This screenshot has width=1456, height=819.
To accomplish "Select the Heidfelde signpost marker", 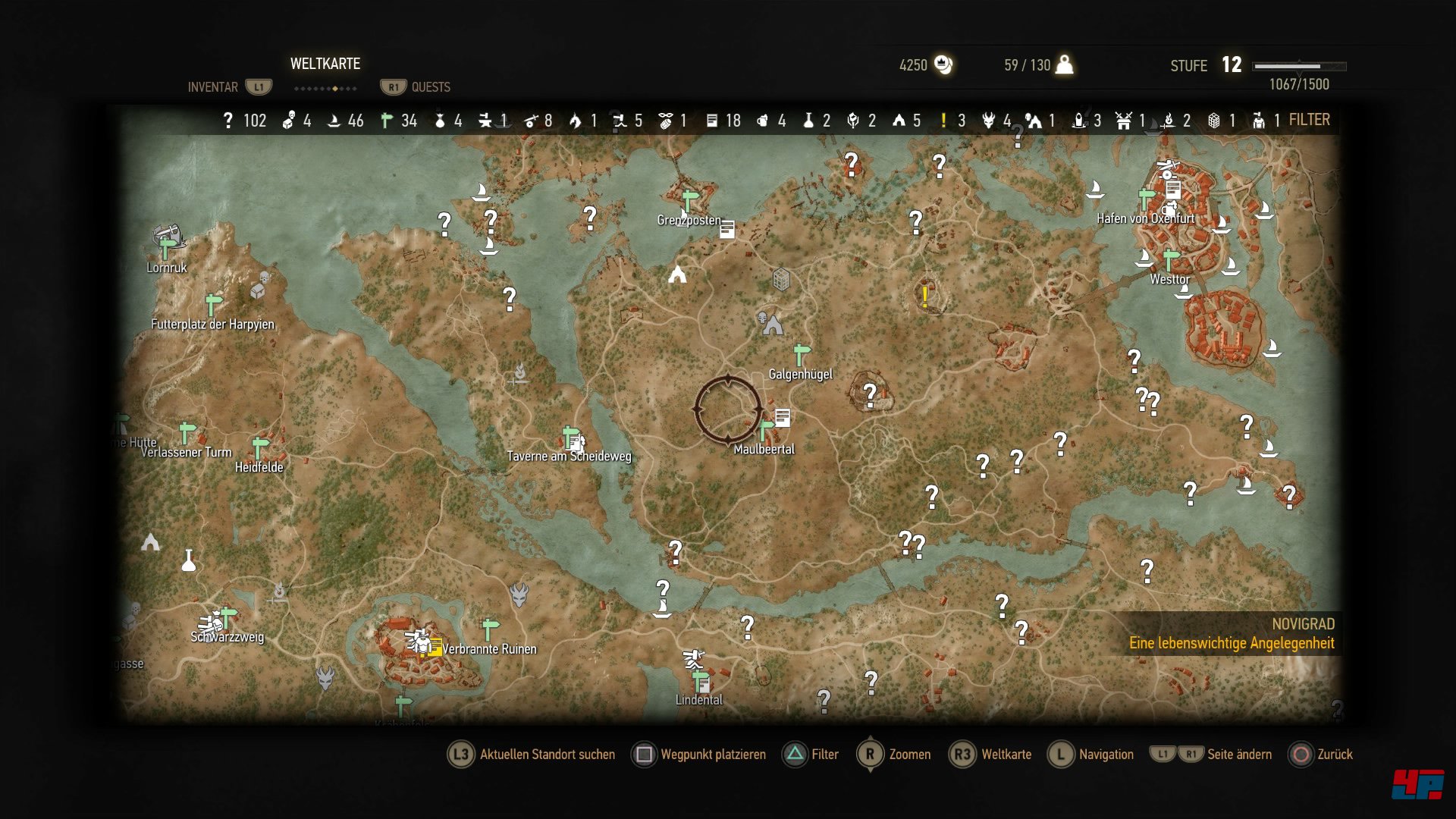I will [x=260, y=448].
